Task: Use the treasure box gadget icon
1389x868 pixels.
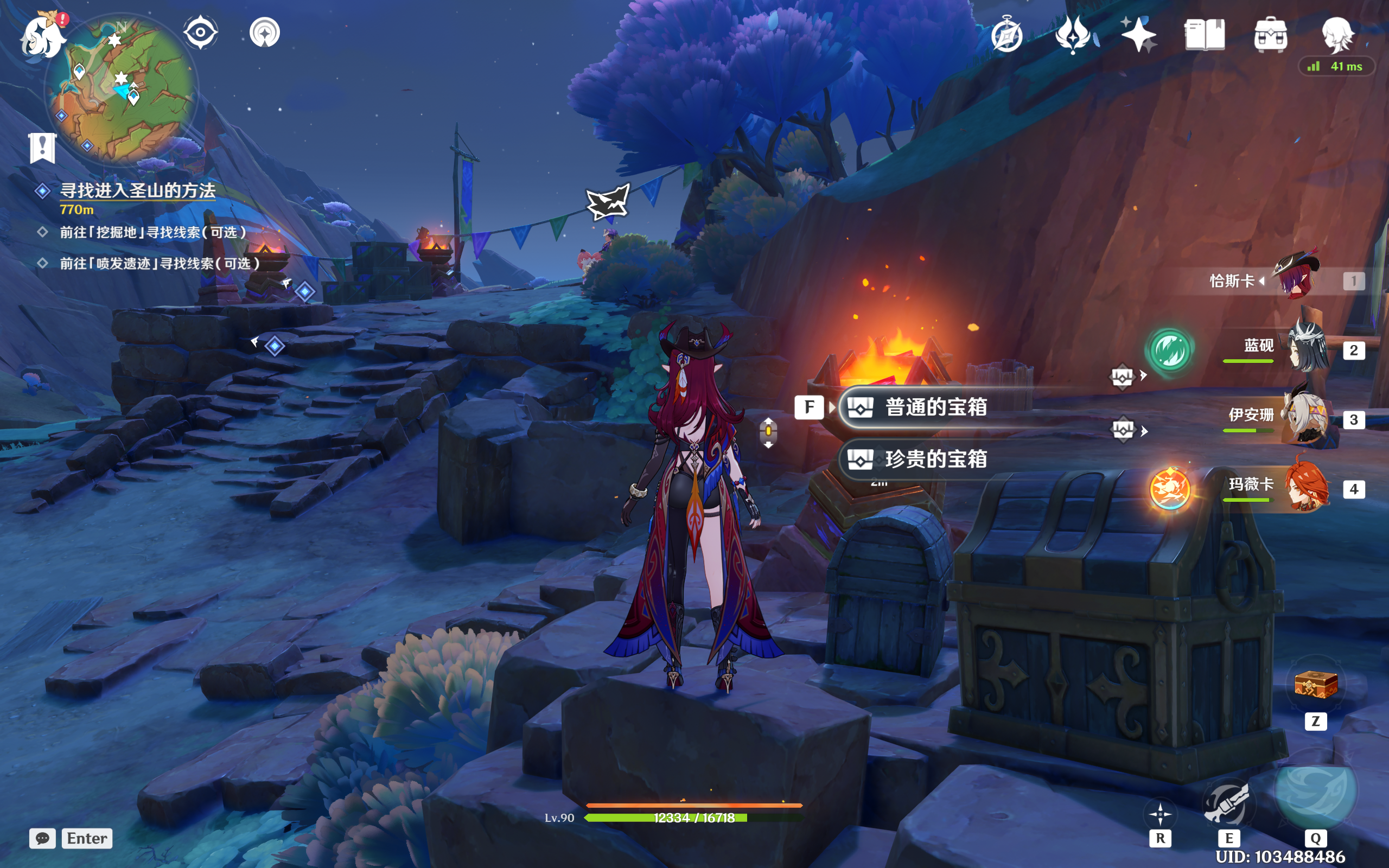Action: [x=1316, y=685]
